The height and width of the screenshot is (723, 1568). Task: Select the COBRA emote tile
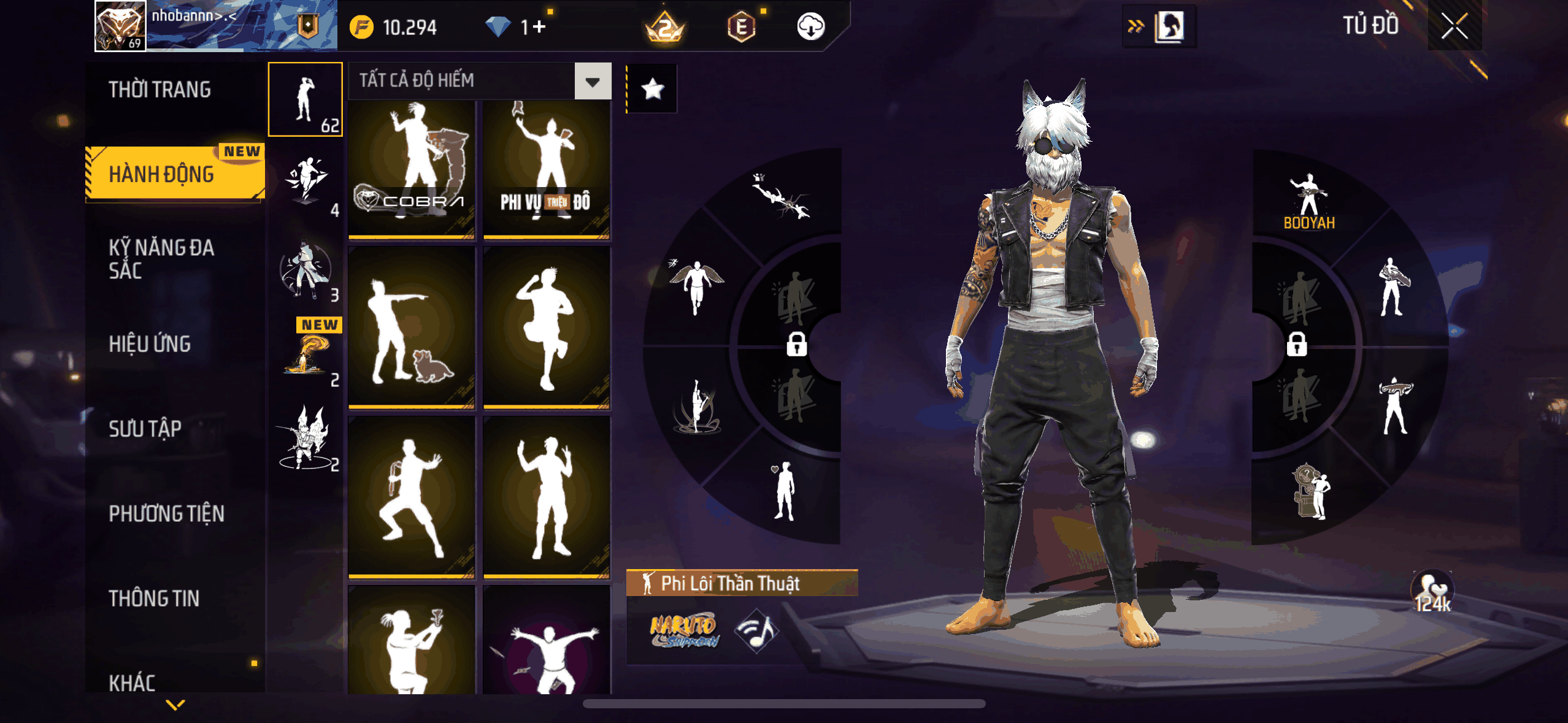click(412, 169)
